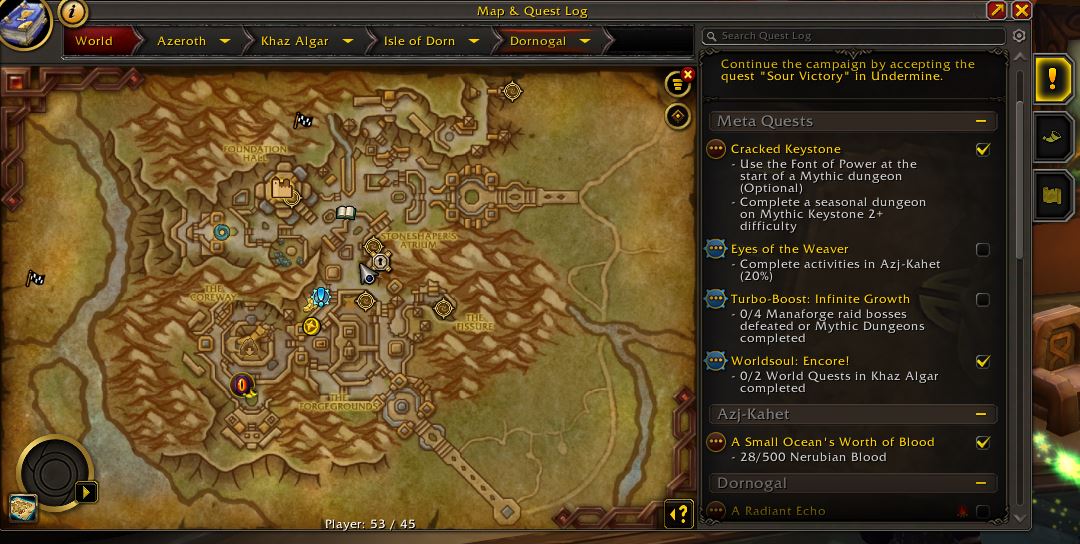Collapse the Meta Quests section

[982, 121]
